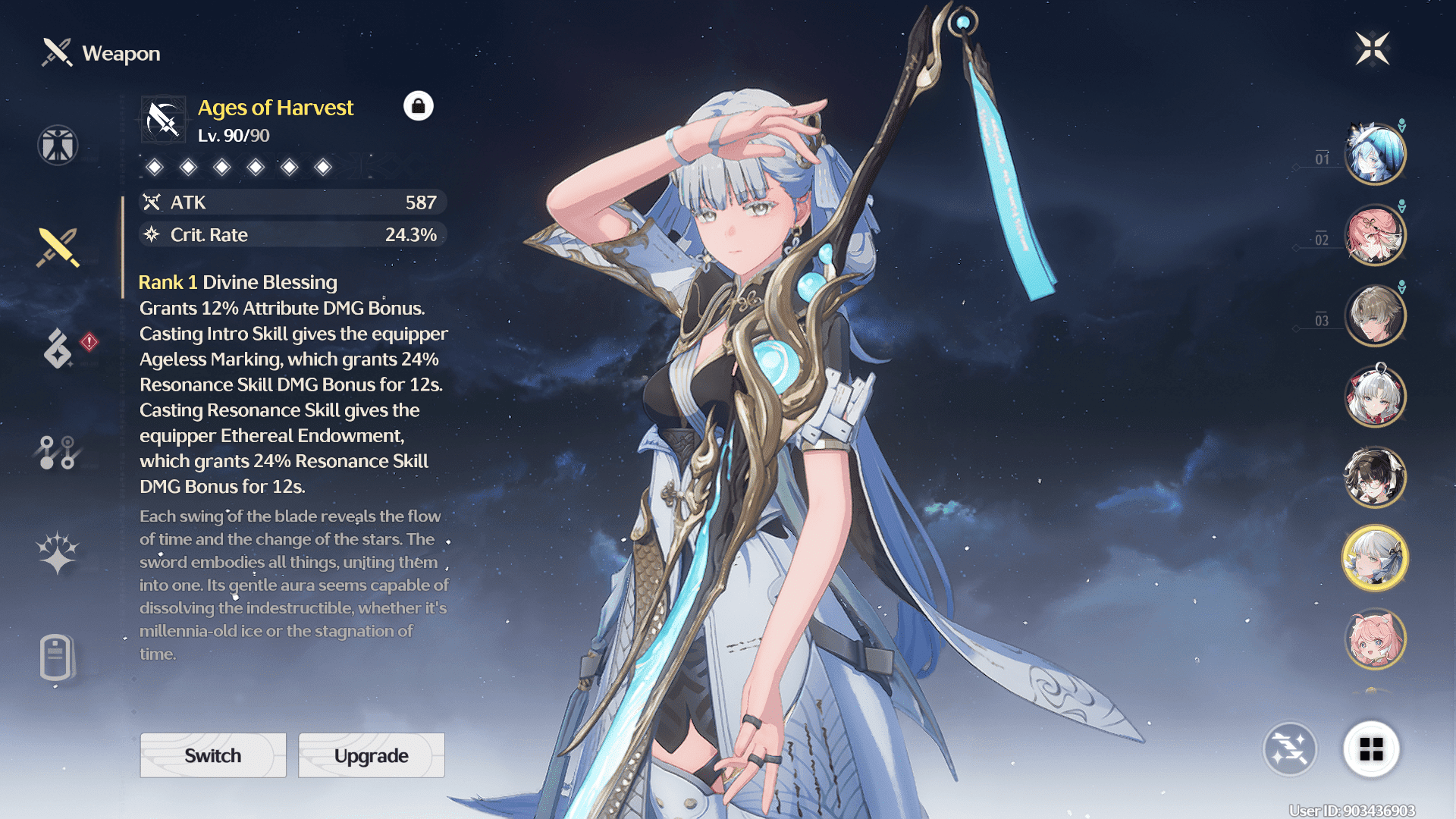Viewport: 1456px width, 819px height.
Task: Select the dark-haired character with glasses
Action: click(1375, 477)
